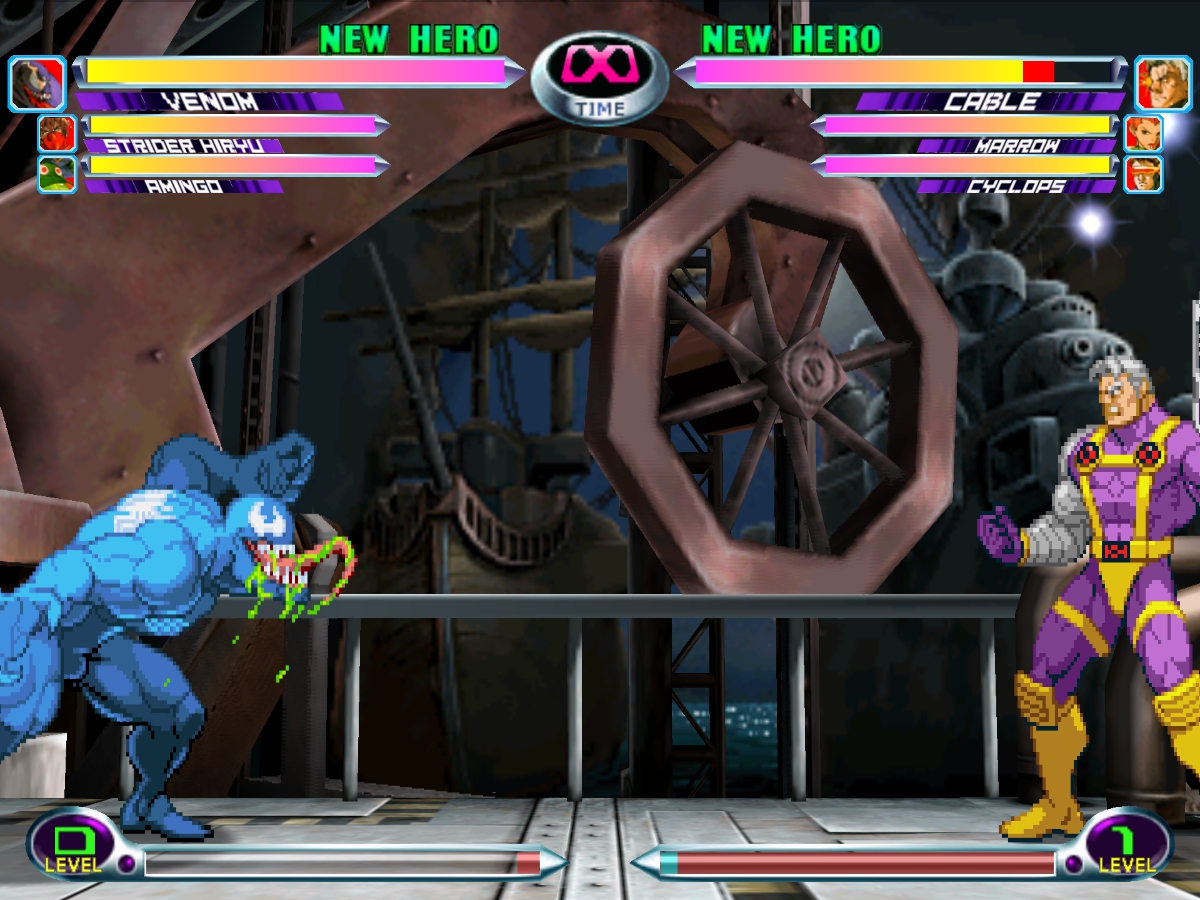Choose the Amingo partner portrait
The width and height of the screenshot is (1200, 900).
point(57,174)
